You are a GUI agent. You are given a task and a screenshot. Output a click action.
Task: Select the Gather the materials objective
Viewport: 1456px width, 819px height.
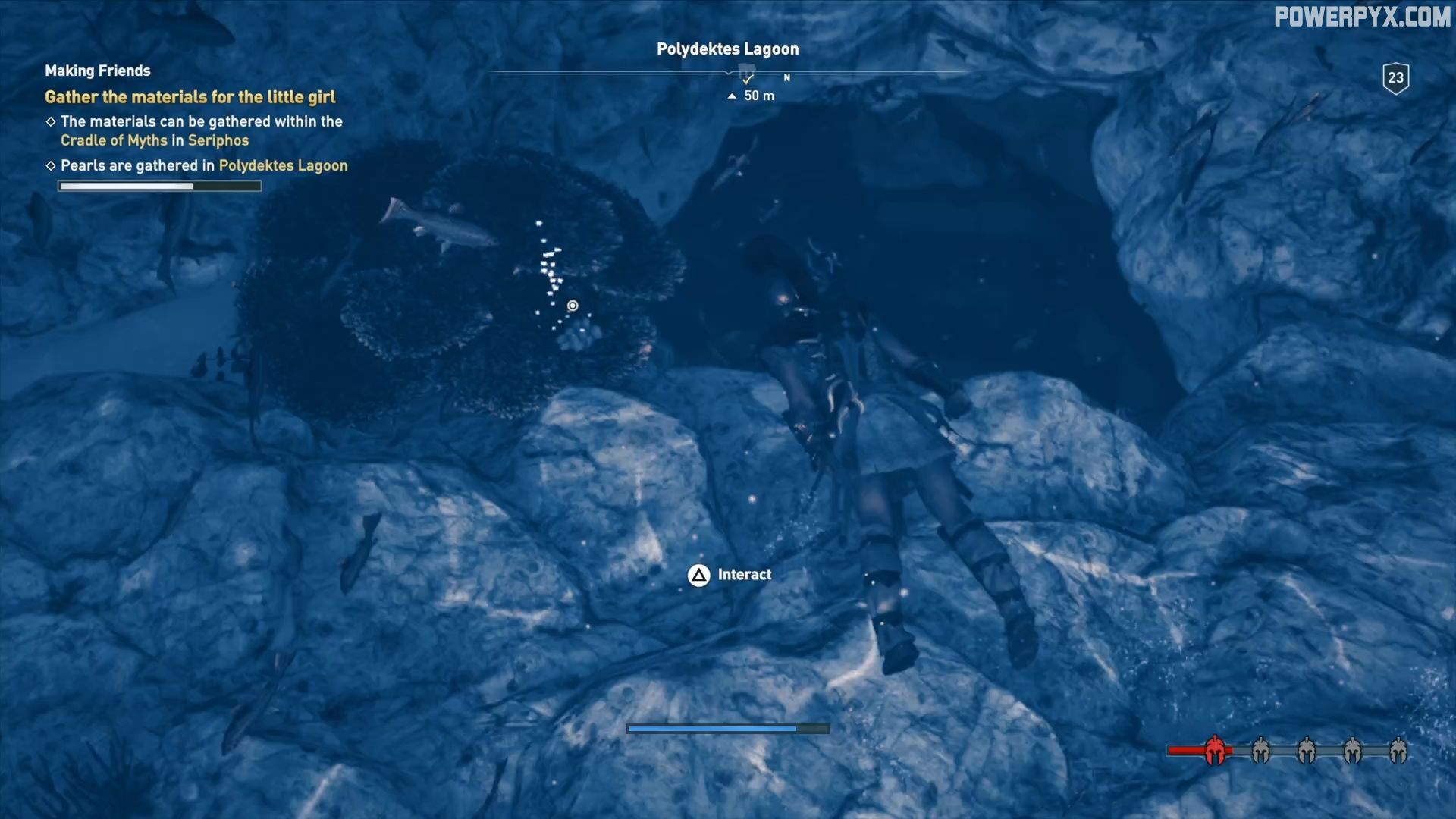click(190, 97)
